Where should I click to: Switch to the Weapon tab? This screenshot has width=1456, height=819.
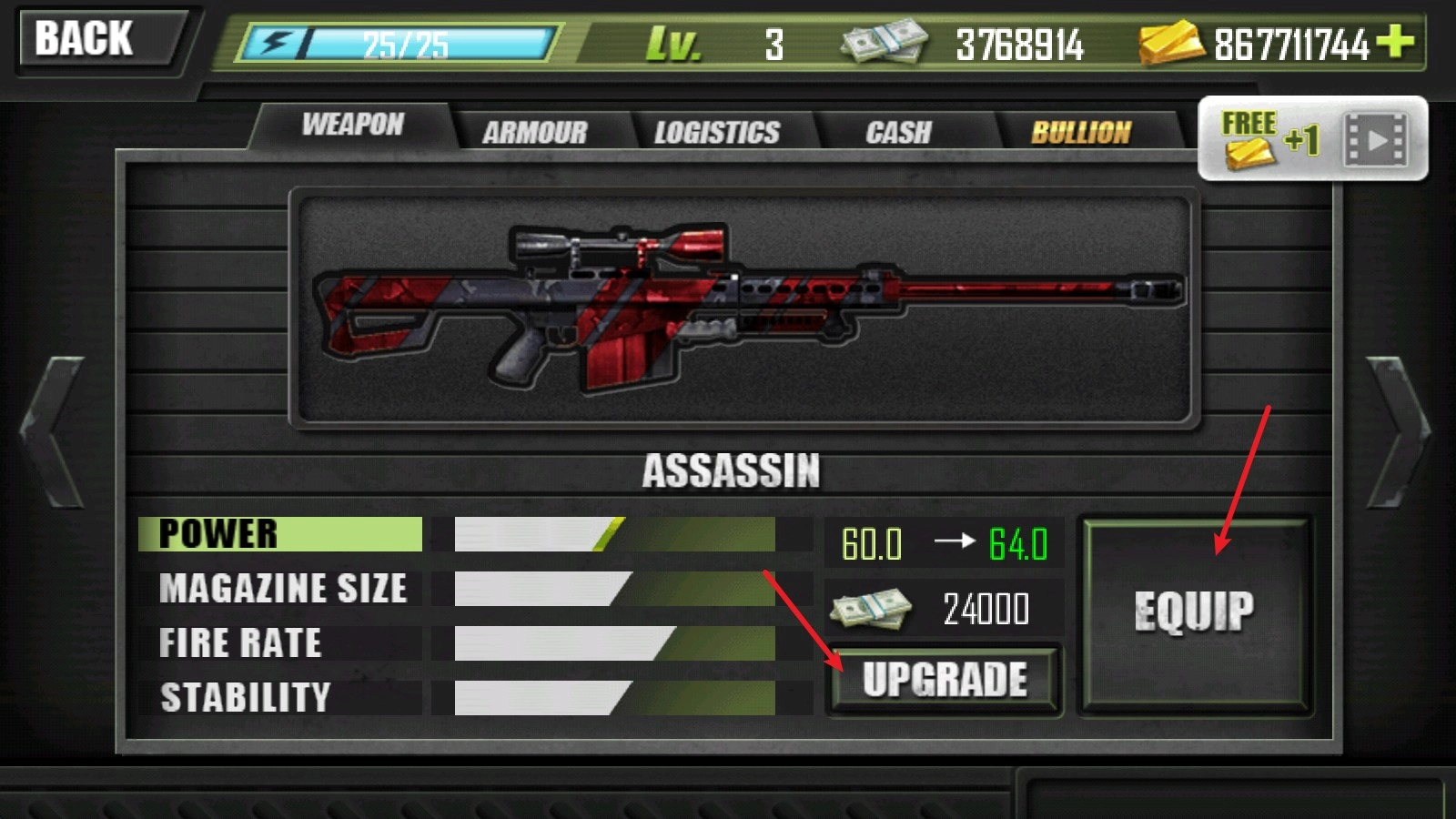pos(353,125)
